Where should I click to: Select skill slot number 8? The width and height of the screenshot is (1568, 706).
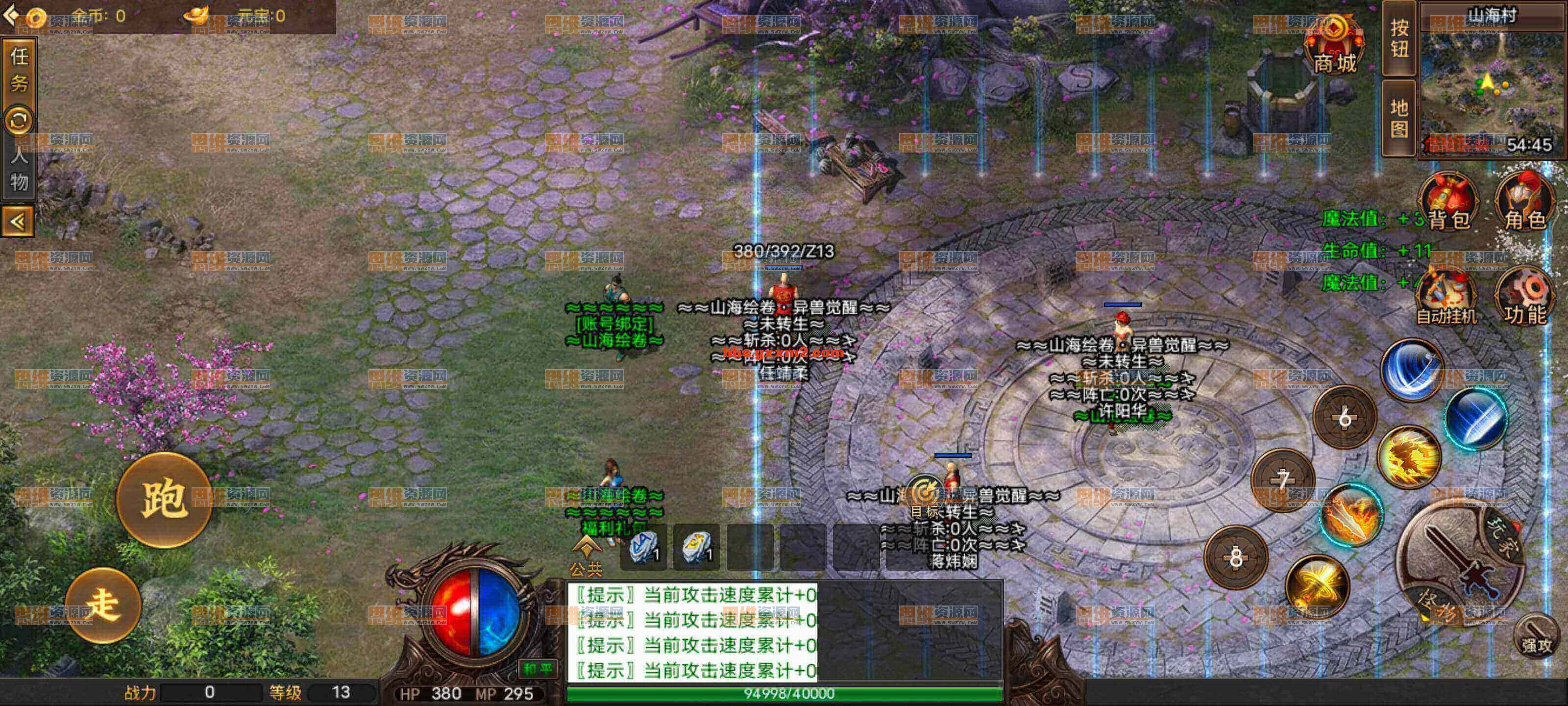pyautogui.click(x=1236, y=557)
